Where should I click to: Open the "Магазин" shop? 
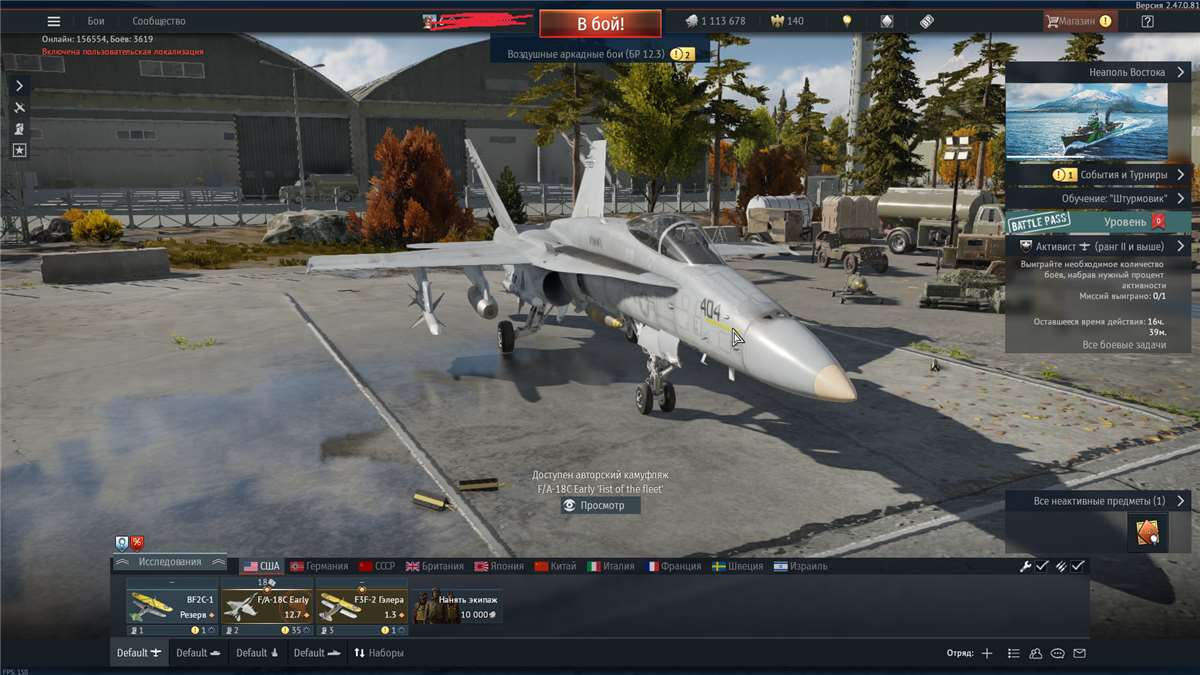1078,21
